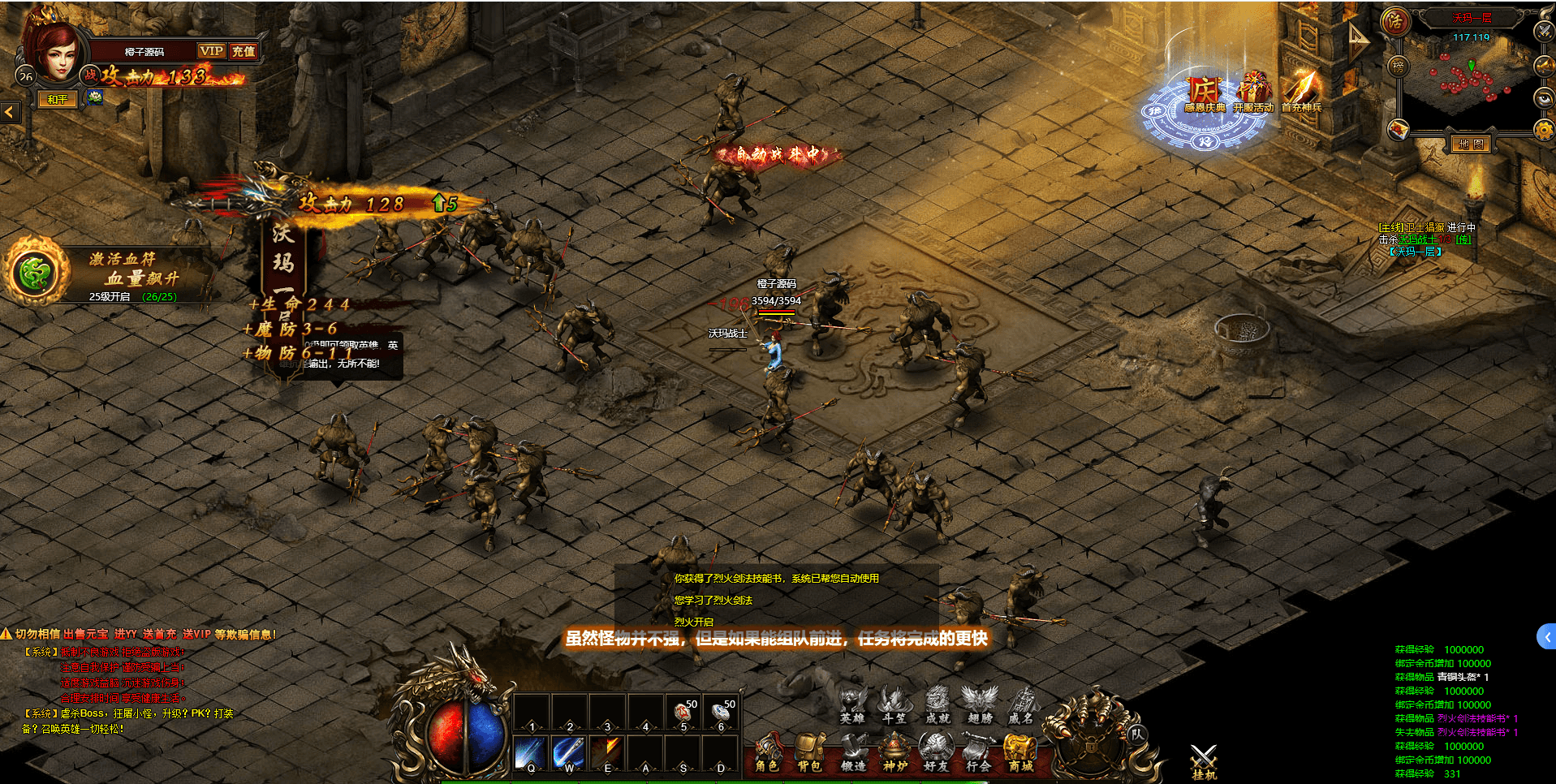Click the 充值 recharge button
Image resolution: width=1556 pixels, height=784 pixels.
(243, 51)
